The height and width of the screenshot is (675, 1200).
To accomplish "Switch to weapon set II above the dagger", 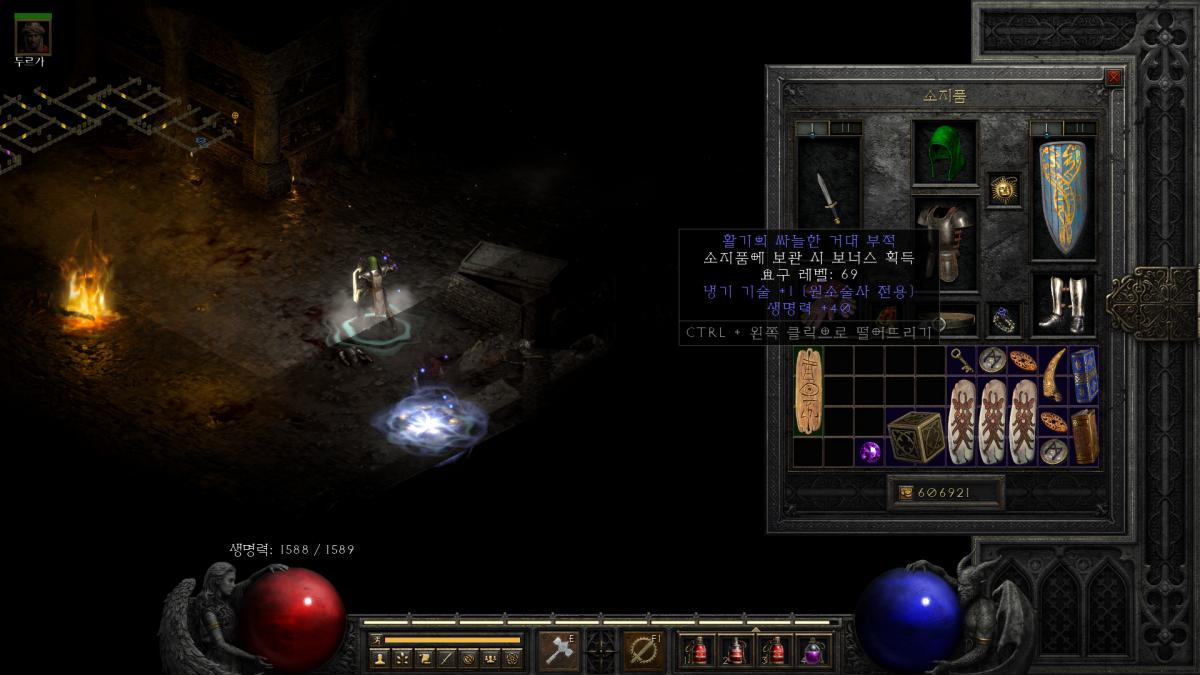I will click(x=845, y=128).
